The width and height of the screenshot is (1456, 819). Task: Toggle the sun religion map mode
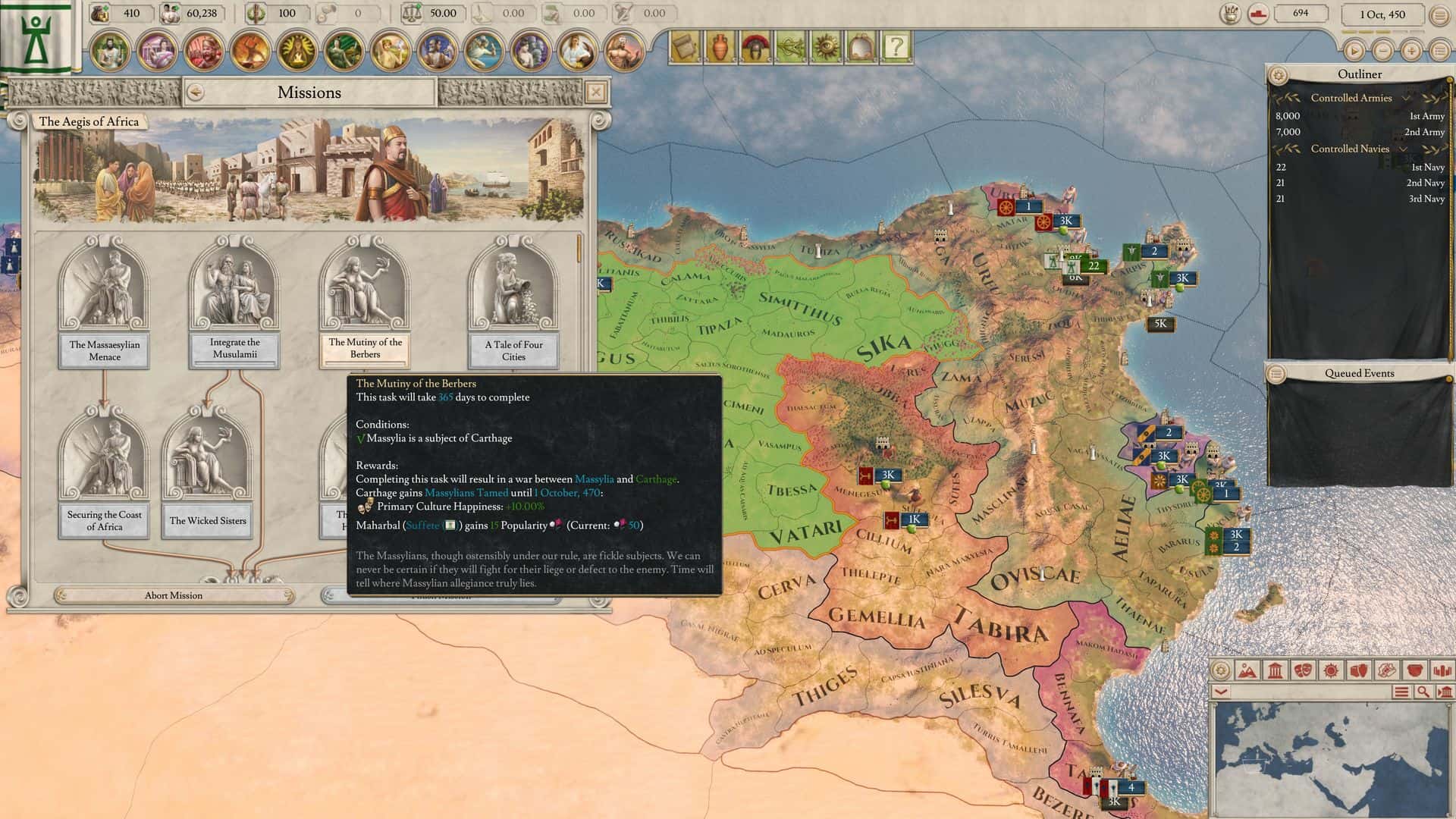tap(1330, 671)
